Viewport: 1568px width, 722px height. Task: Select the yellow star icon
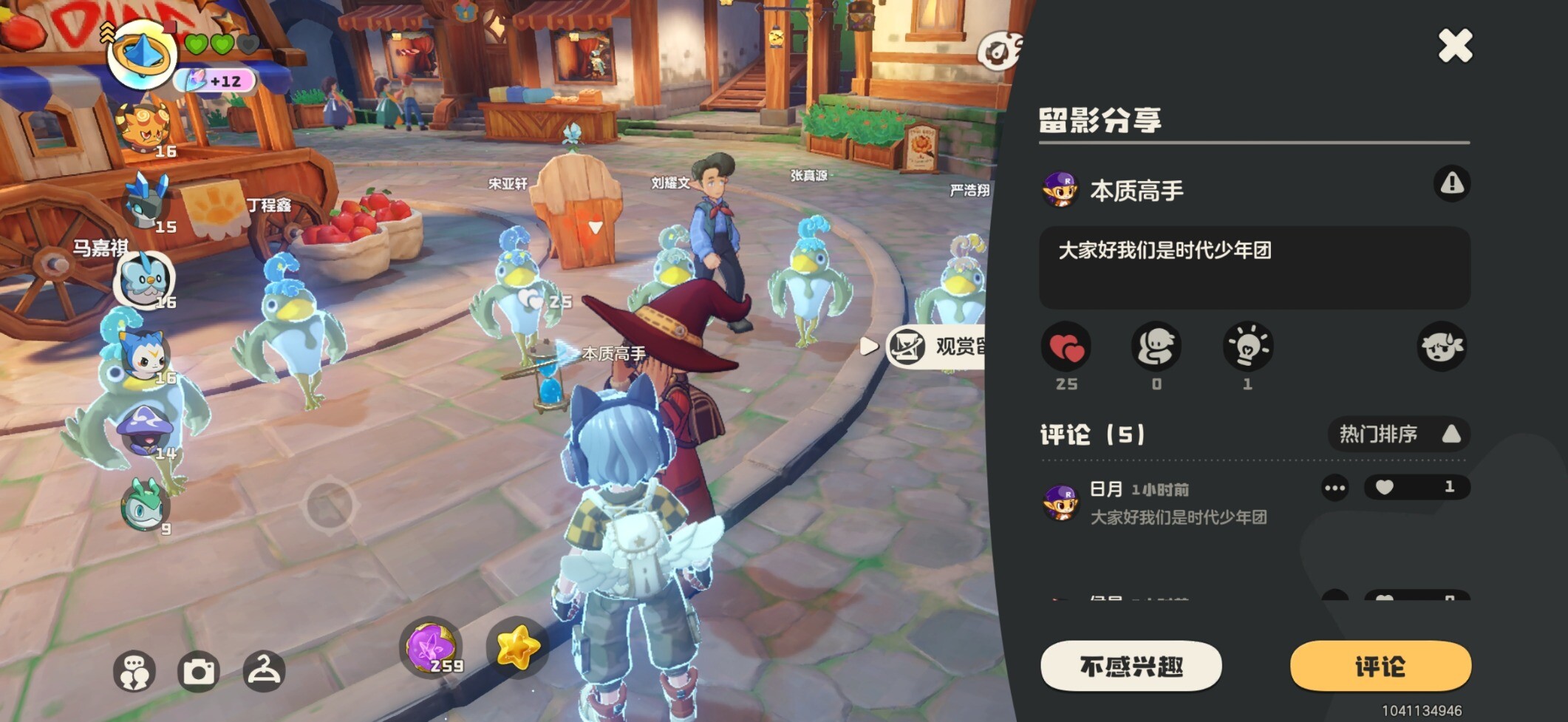click(517, 647)
